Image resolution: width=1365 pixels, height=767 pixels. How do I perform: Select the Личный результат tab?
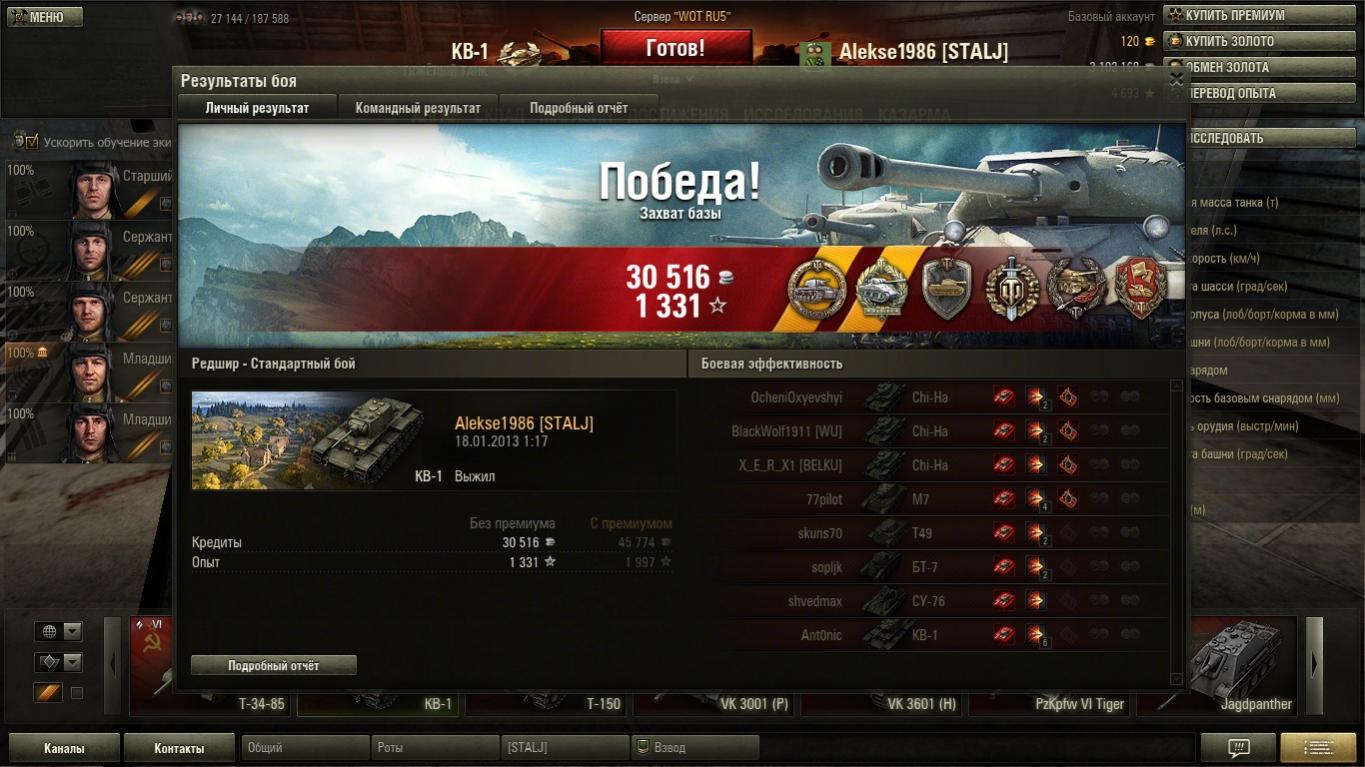point(257,108)
